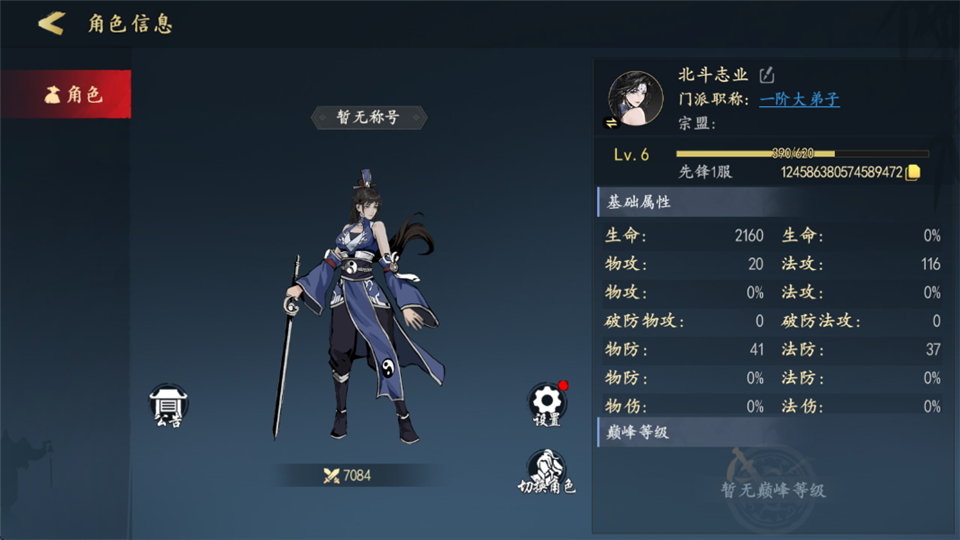Go back using the gold arrow

[x=51, y=23]
